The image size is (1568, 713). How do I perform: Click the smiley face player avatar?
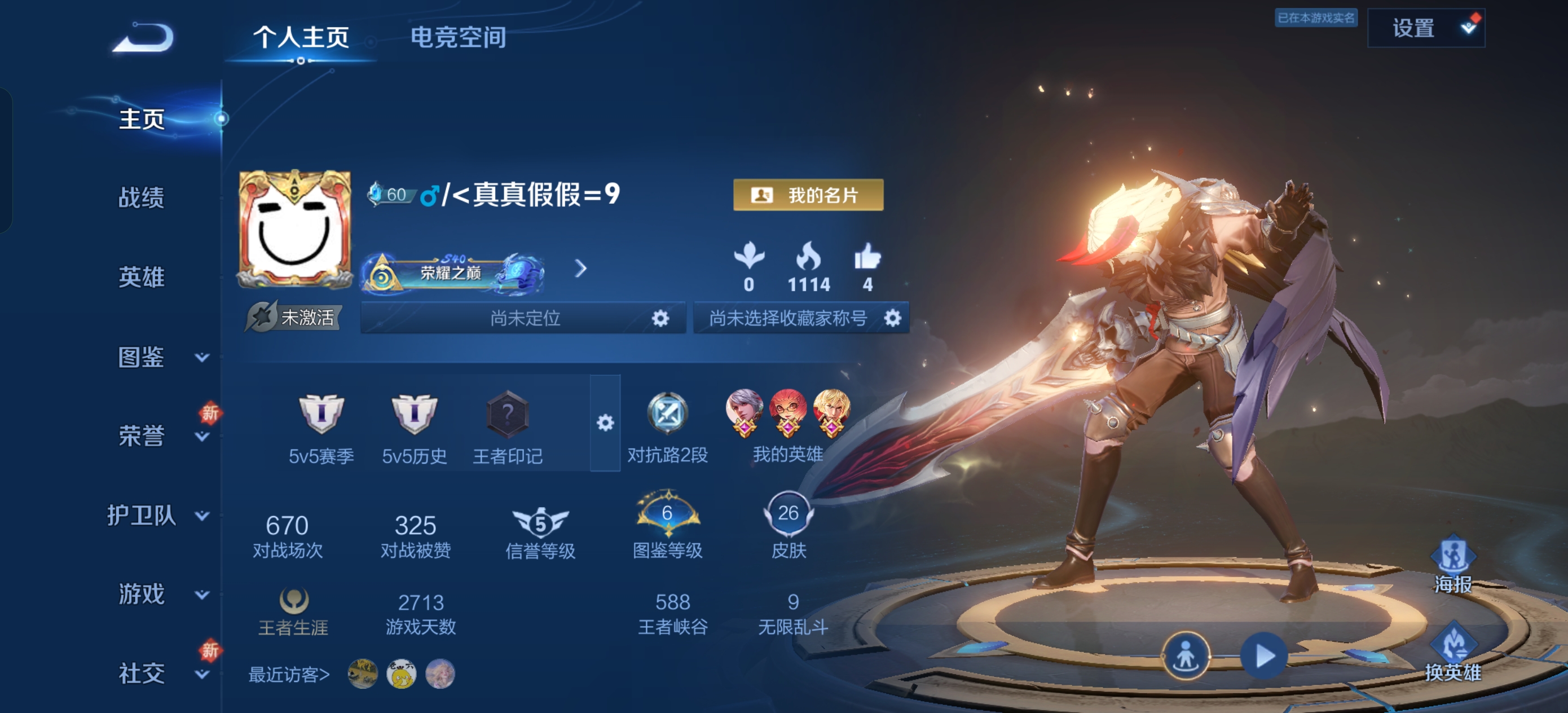[294, 229]
